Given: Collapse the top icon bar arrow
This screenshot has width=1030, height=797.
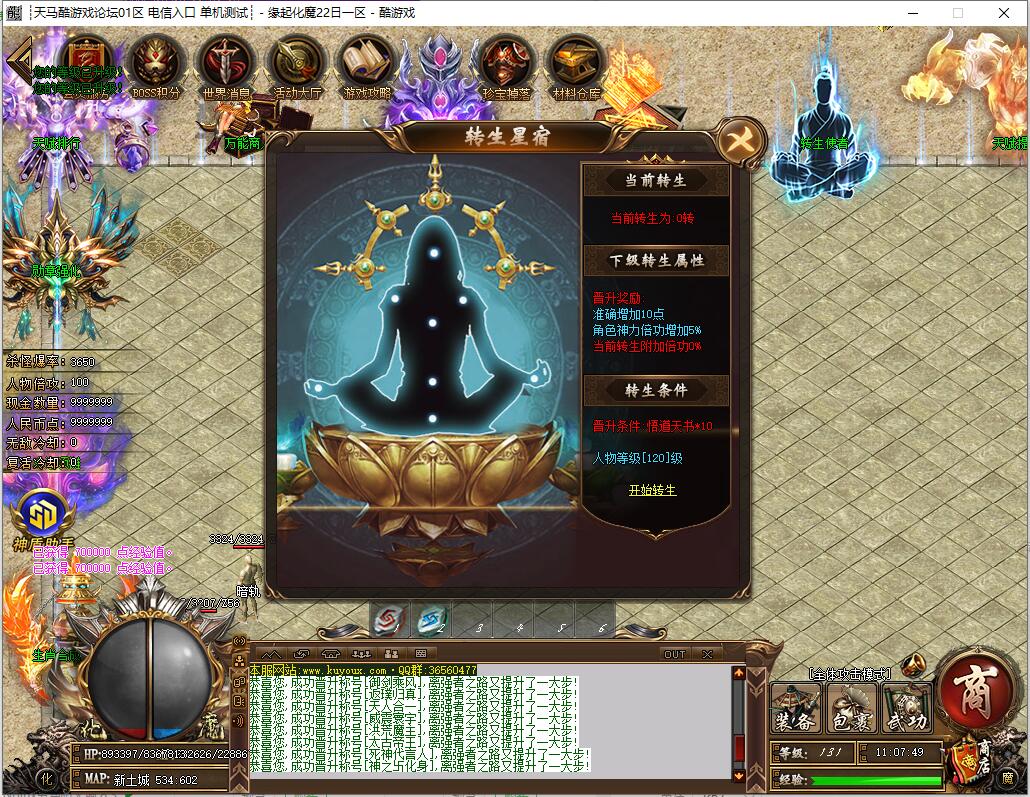Looking at the screenshot, I should 19,62.
